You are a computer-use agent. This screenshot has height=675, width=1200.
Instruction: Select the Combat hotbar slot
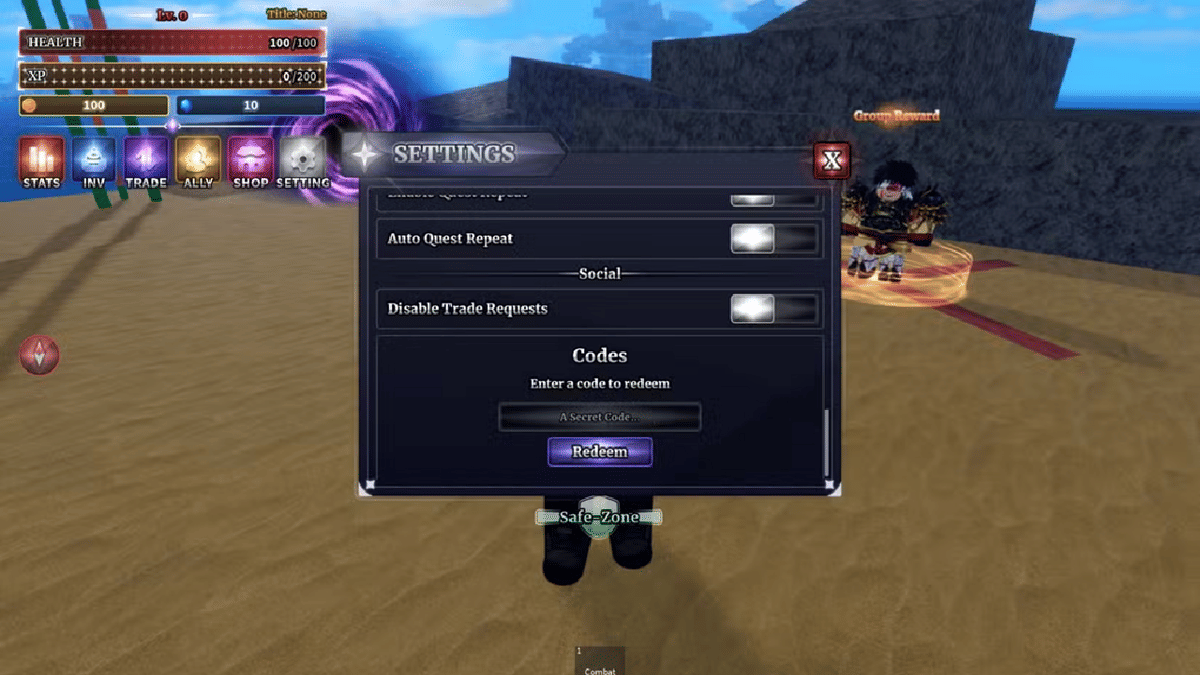coord(600,661)
